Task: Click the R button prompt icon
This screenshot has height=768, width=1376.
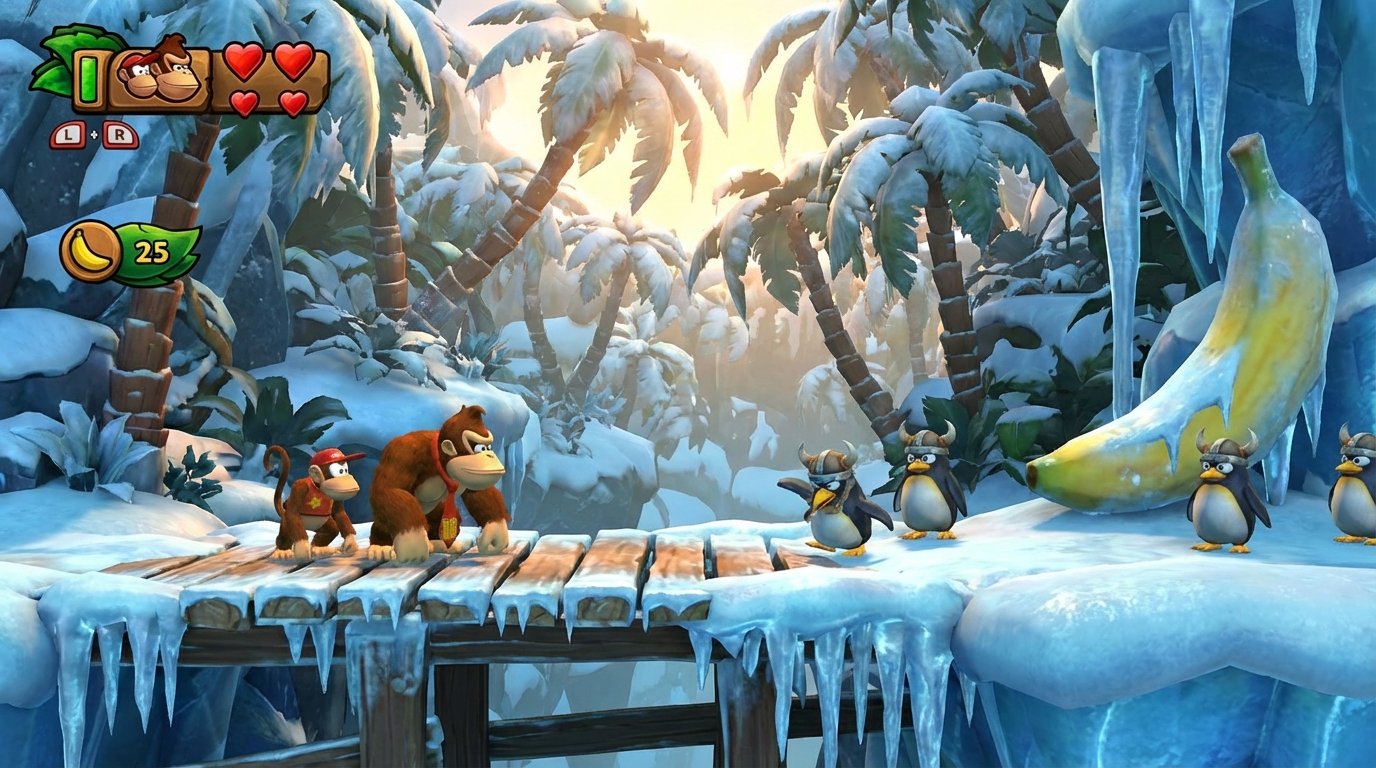Action: [120, 134]
